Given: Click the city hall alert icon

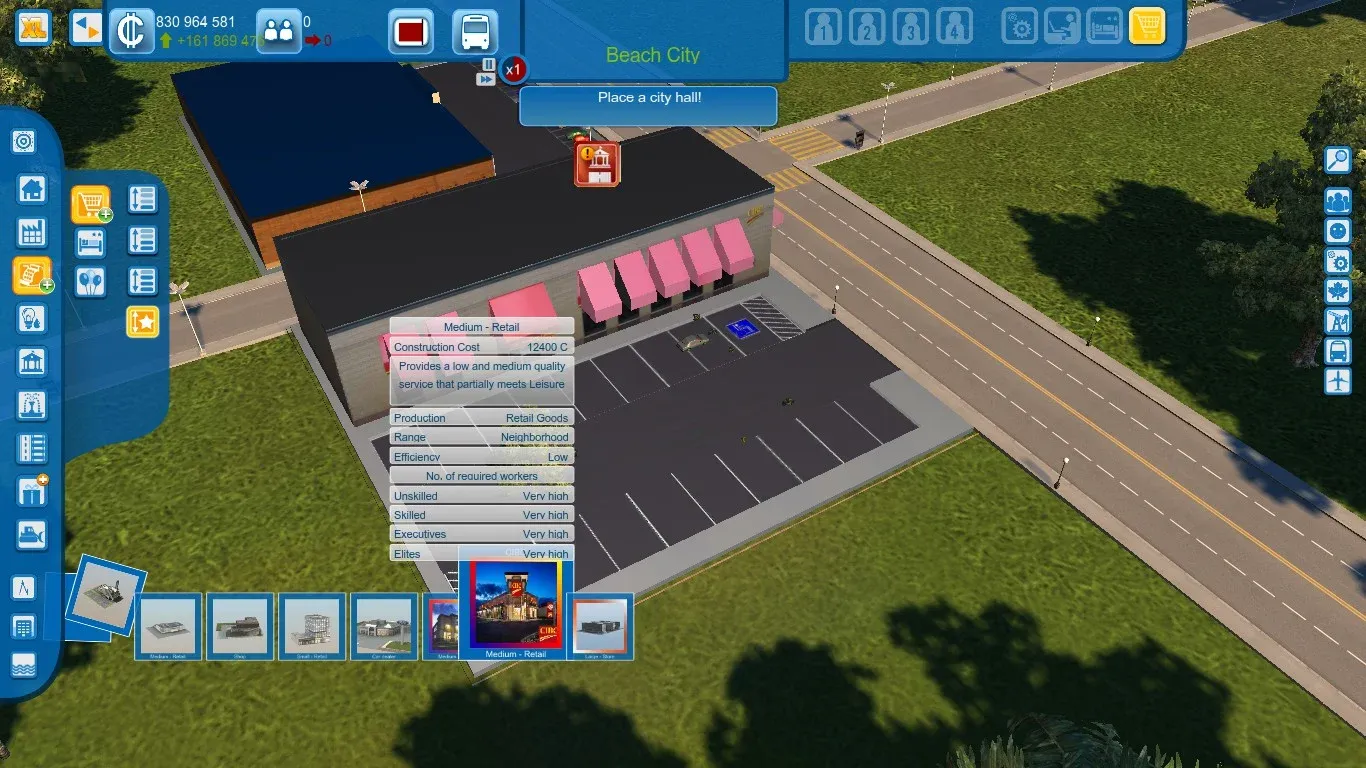Looking at the screenshot, I should point(597,164).
